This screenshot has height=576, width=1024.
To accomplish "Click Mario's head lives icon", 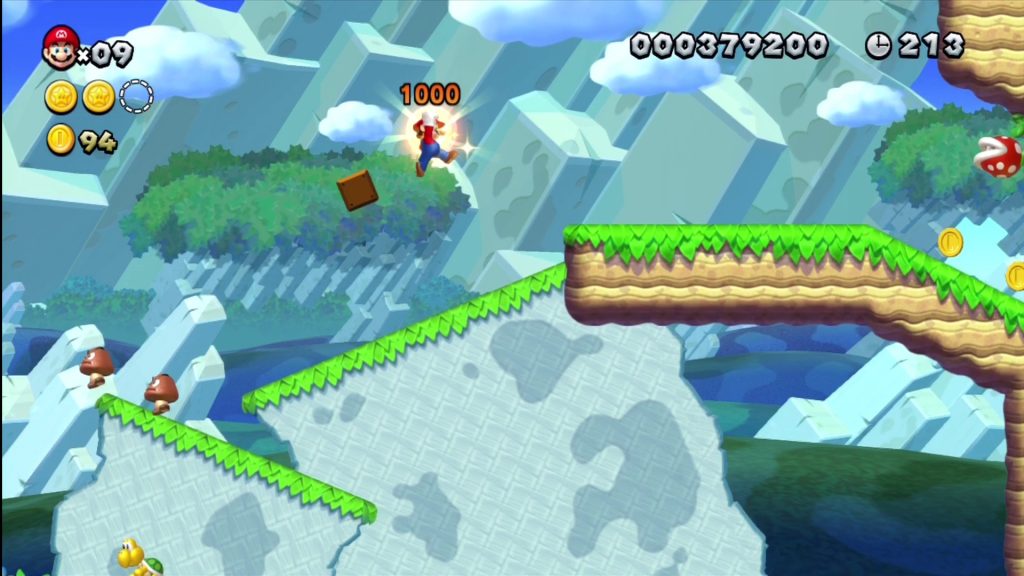I will point(60,47).
